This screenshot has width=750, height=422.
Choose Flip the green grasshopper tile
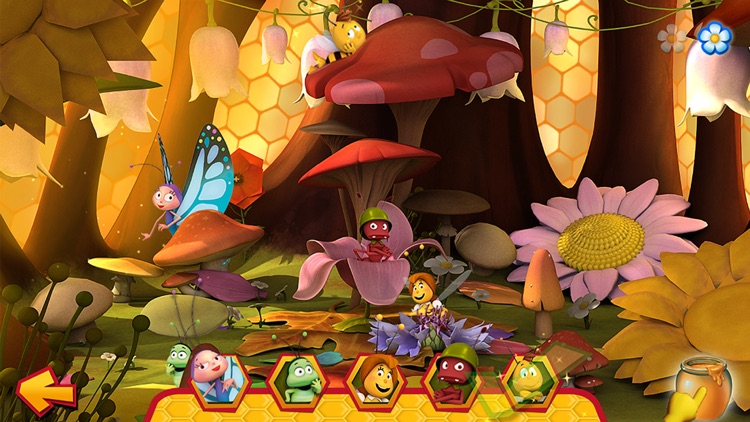[x=298, y=380]
